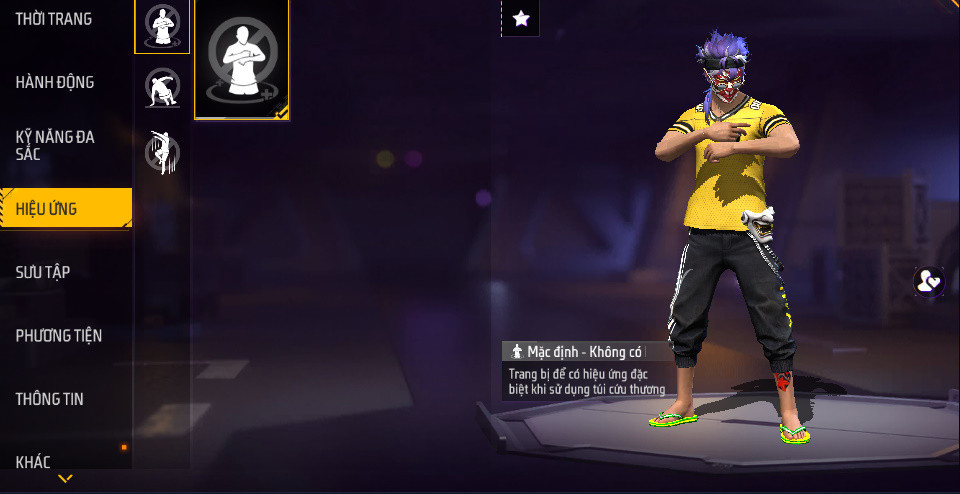This screenshot has height=494, width=960.
Task: Open the THỜI TRANG menu
Action: click(x=54, y=19)
